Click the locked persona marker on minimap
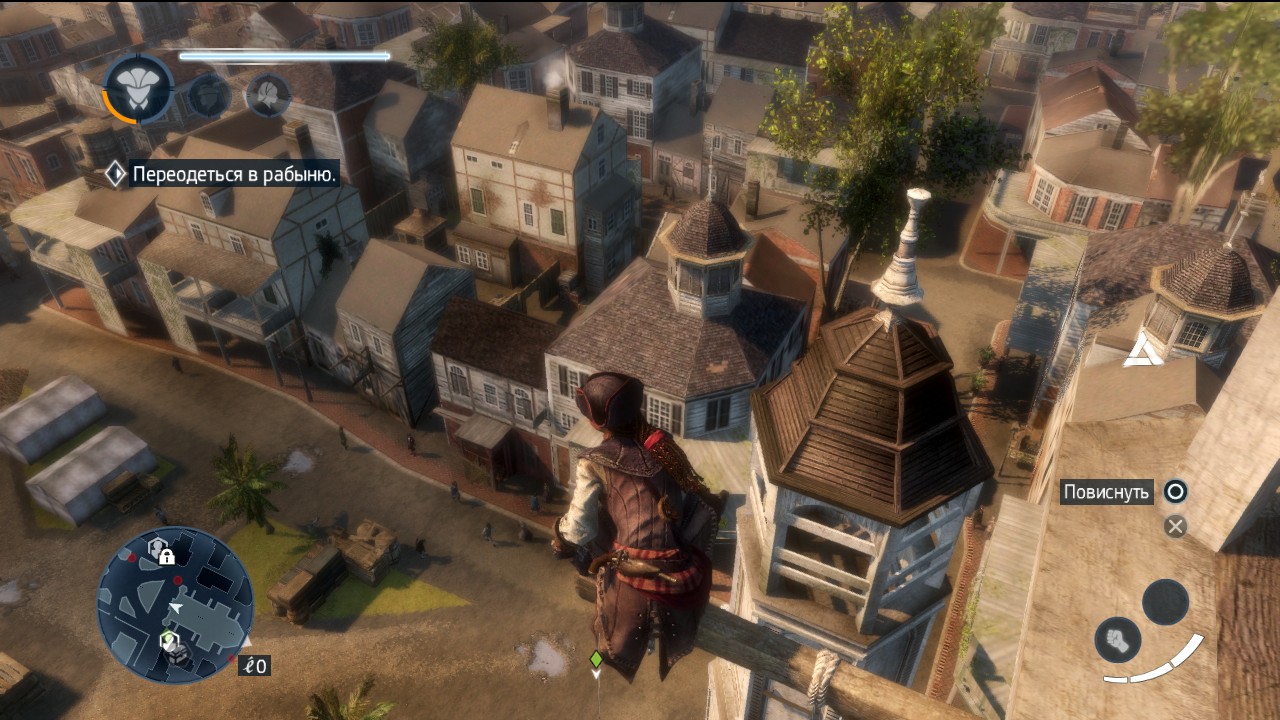 [162, 549]
